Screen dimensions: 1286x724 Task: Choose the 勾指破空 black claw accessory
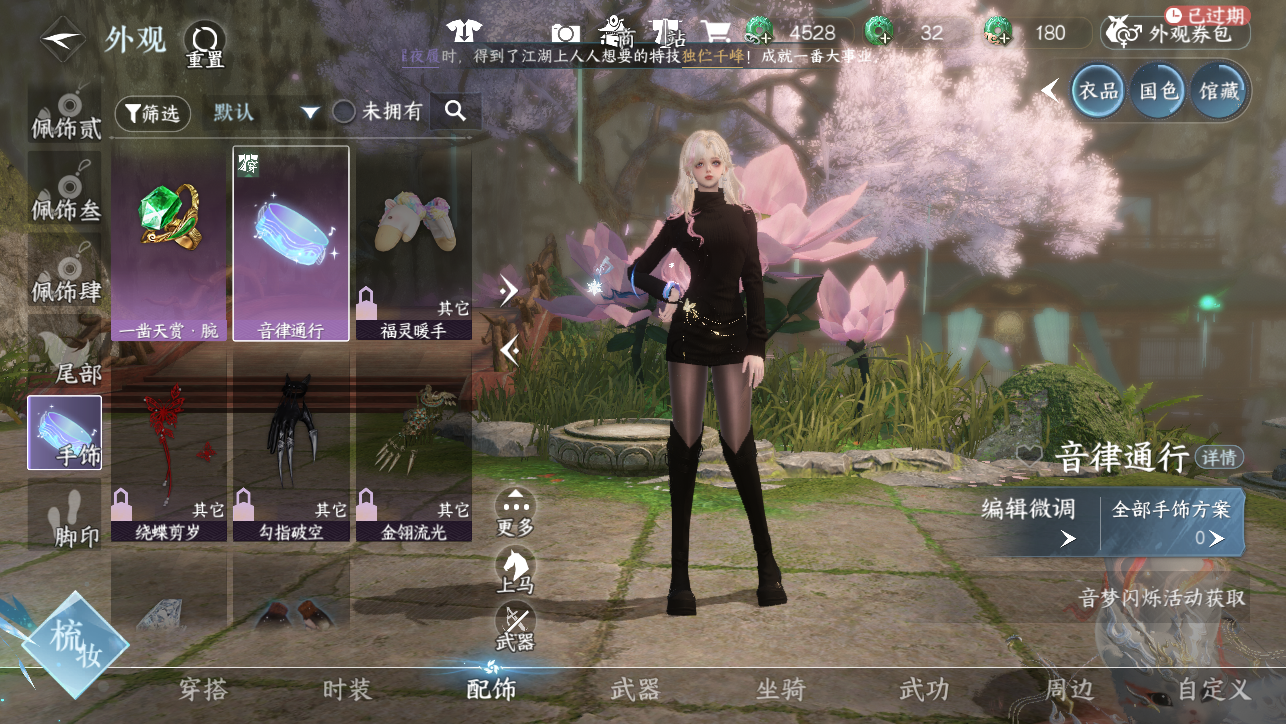click(x=291, y=447)
